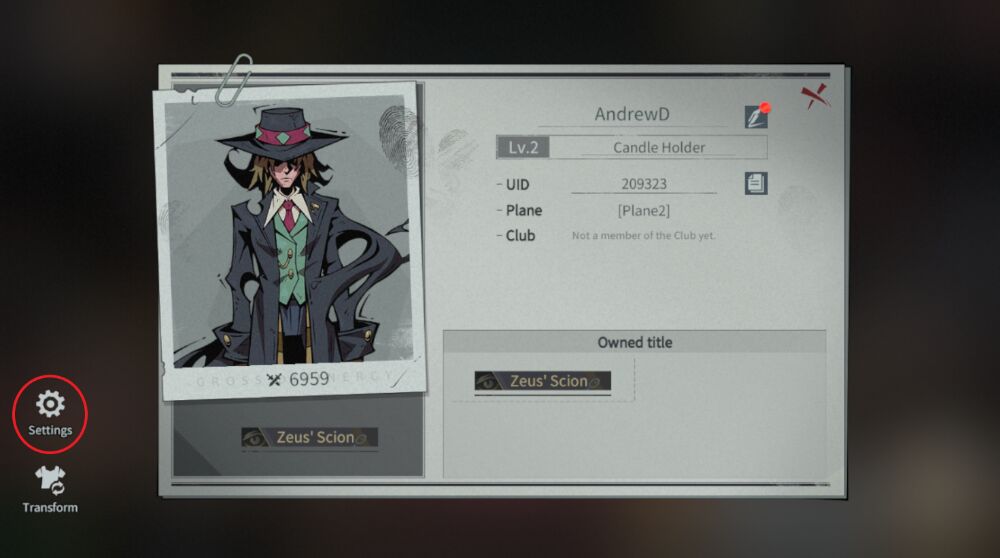The height and width of the screenshot is (558, 1000).
Task: Select the Zeus' Scion title under Owned title
Action: point(542,381)
